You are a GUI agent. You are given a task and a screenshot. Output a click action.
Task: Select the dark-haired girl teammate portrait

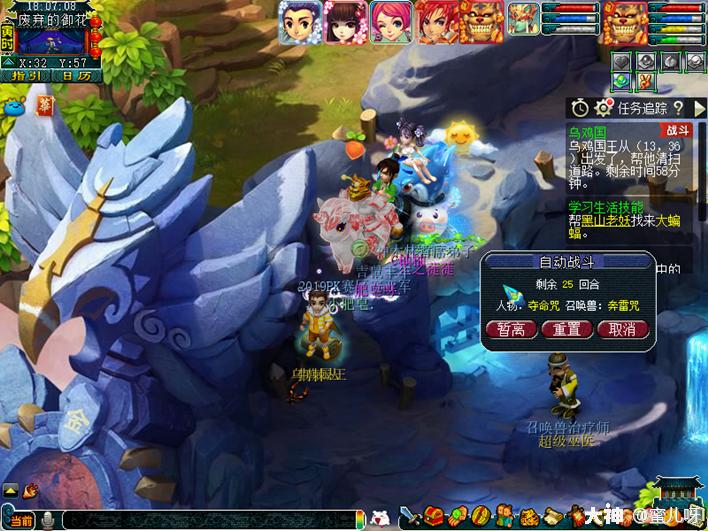(344, 22)
